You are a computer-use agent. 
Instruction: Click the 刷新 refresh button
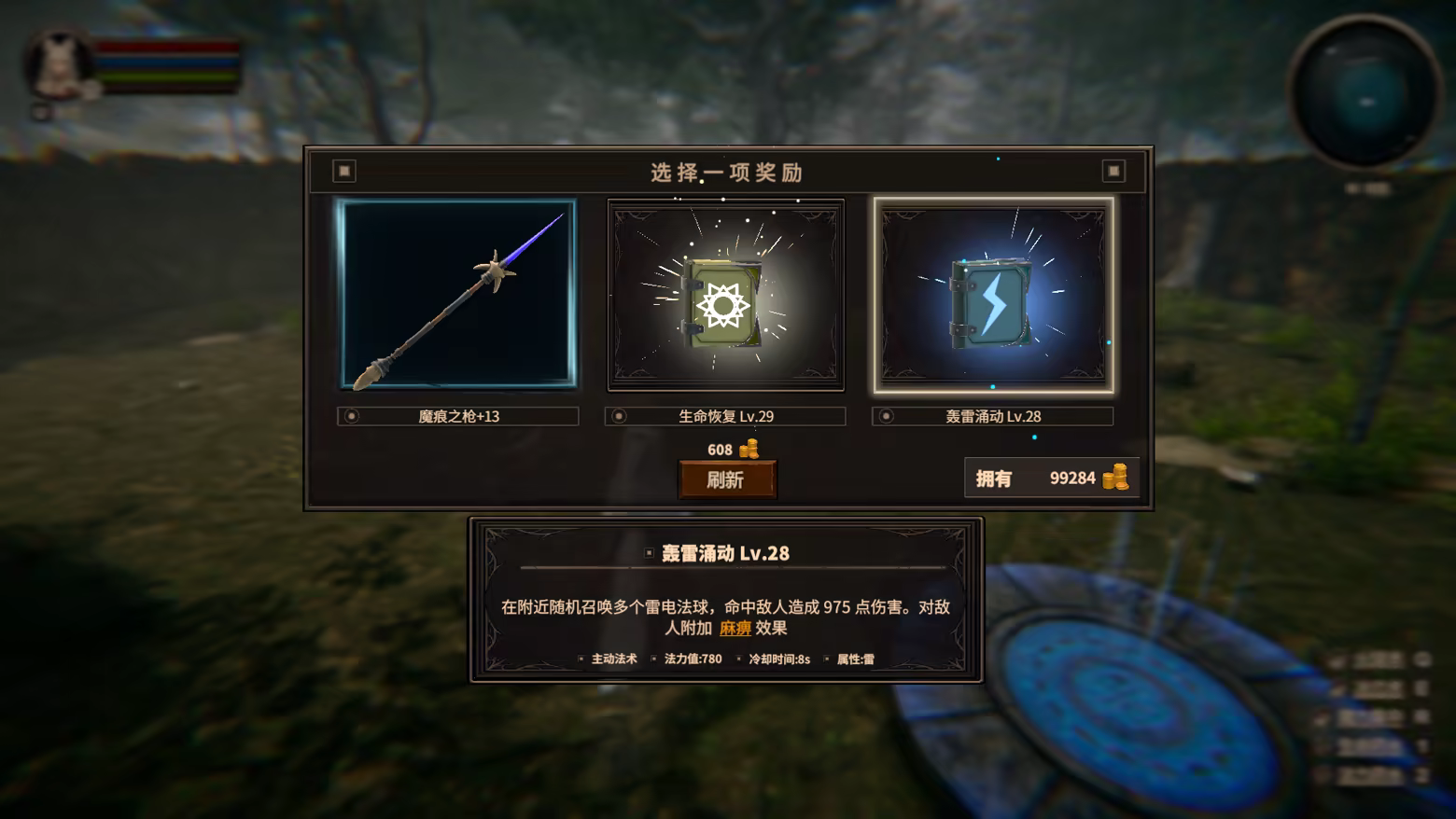[x=727, y=478]
